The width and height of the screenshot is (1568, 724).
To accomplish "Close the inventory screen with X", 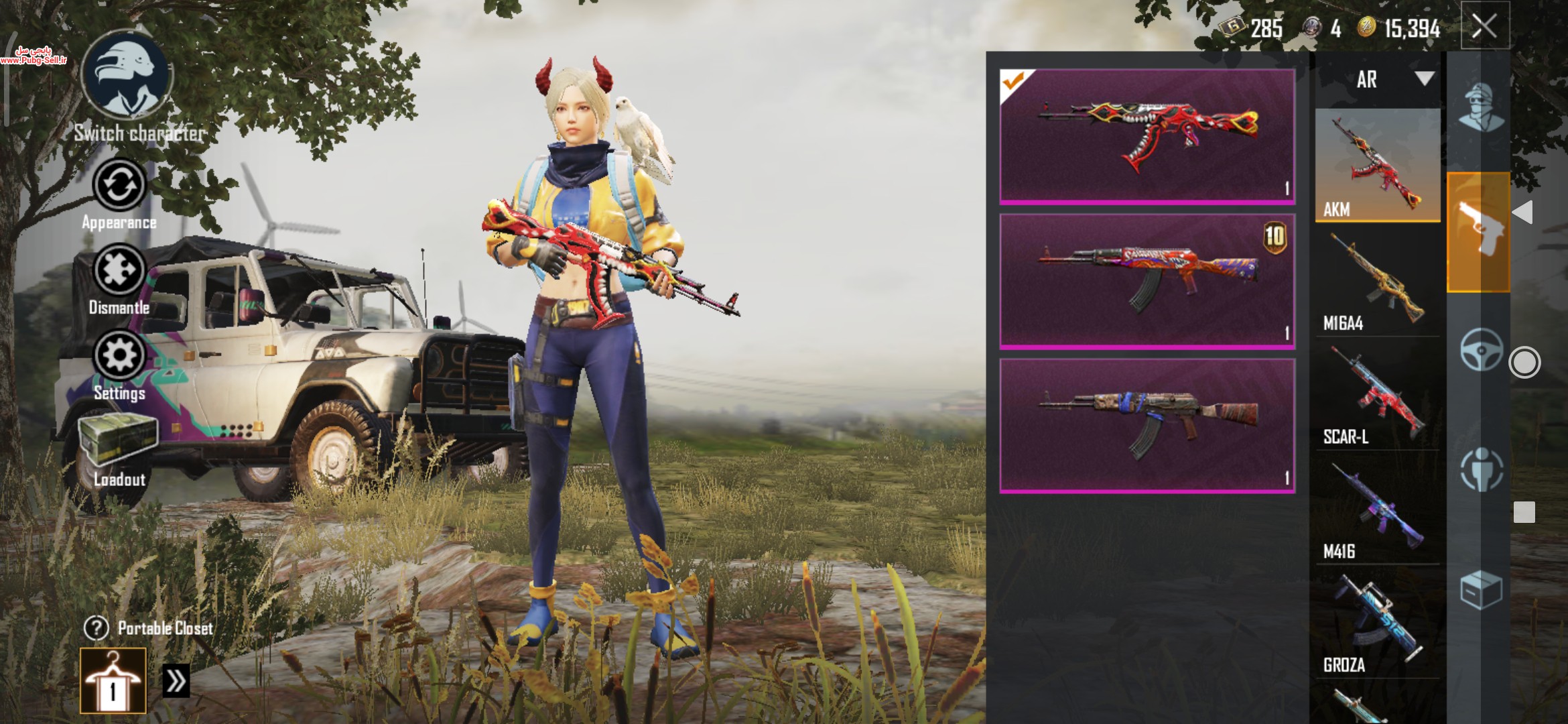I will [1484, 27].
